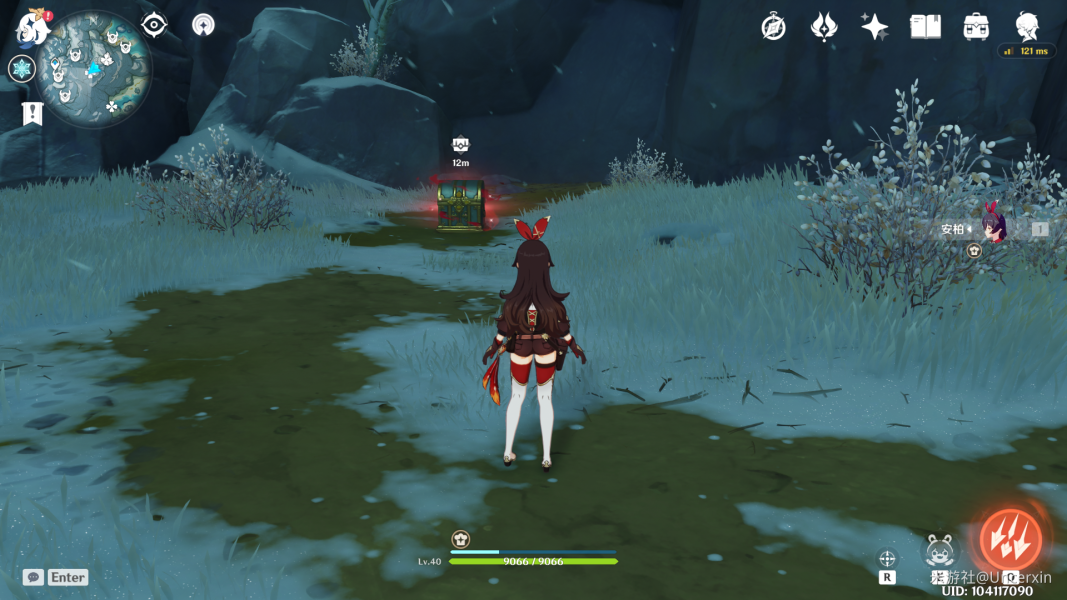Screen dimensions: 1067x600
Task: Open the map from the circular minimap
Action: pyautogui.click(x=95, y=69)
